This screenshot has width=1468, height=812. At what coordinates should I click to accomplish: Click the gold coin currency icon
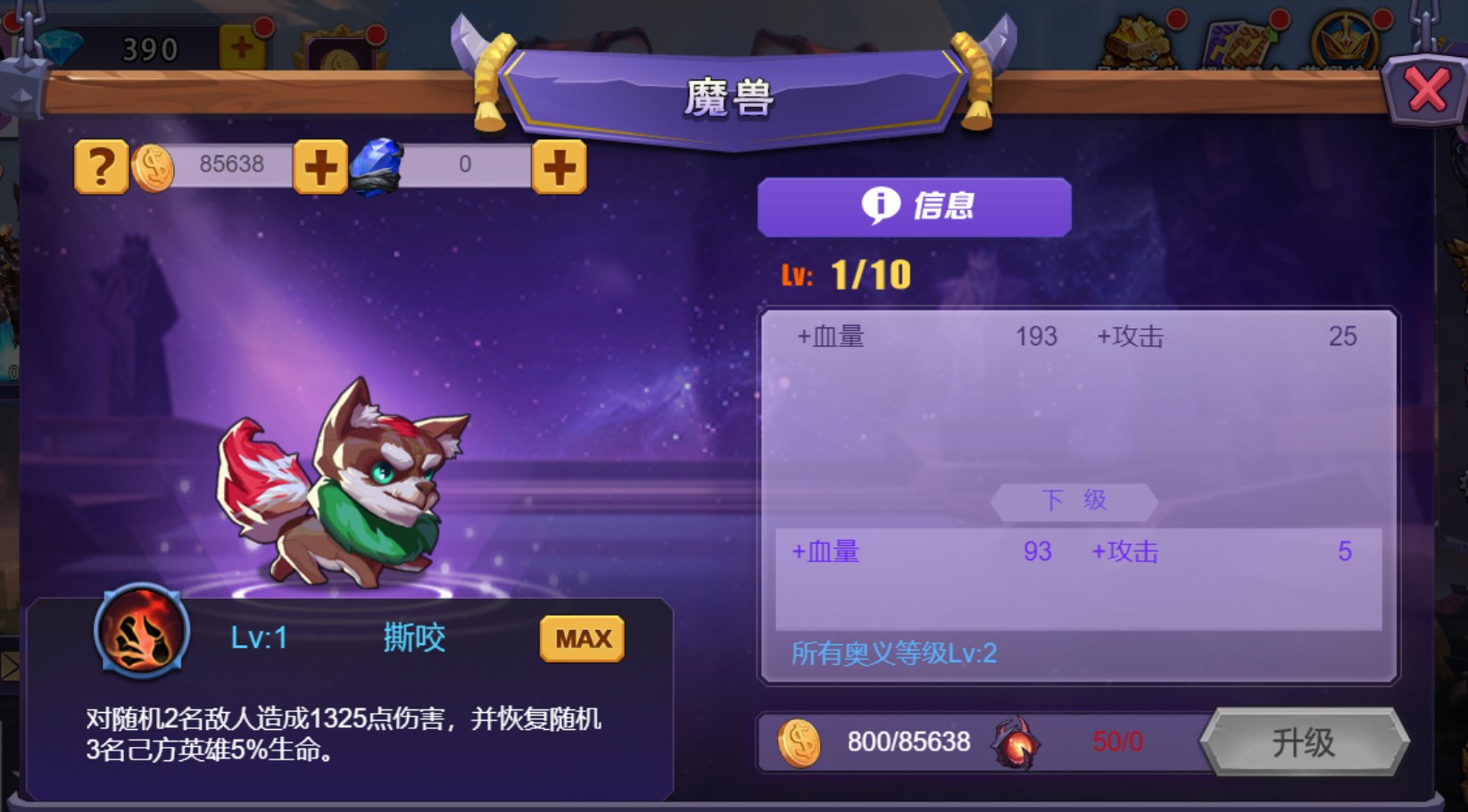(152, 164)
